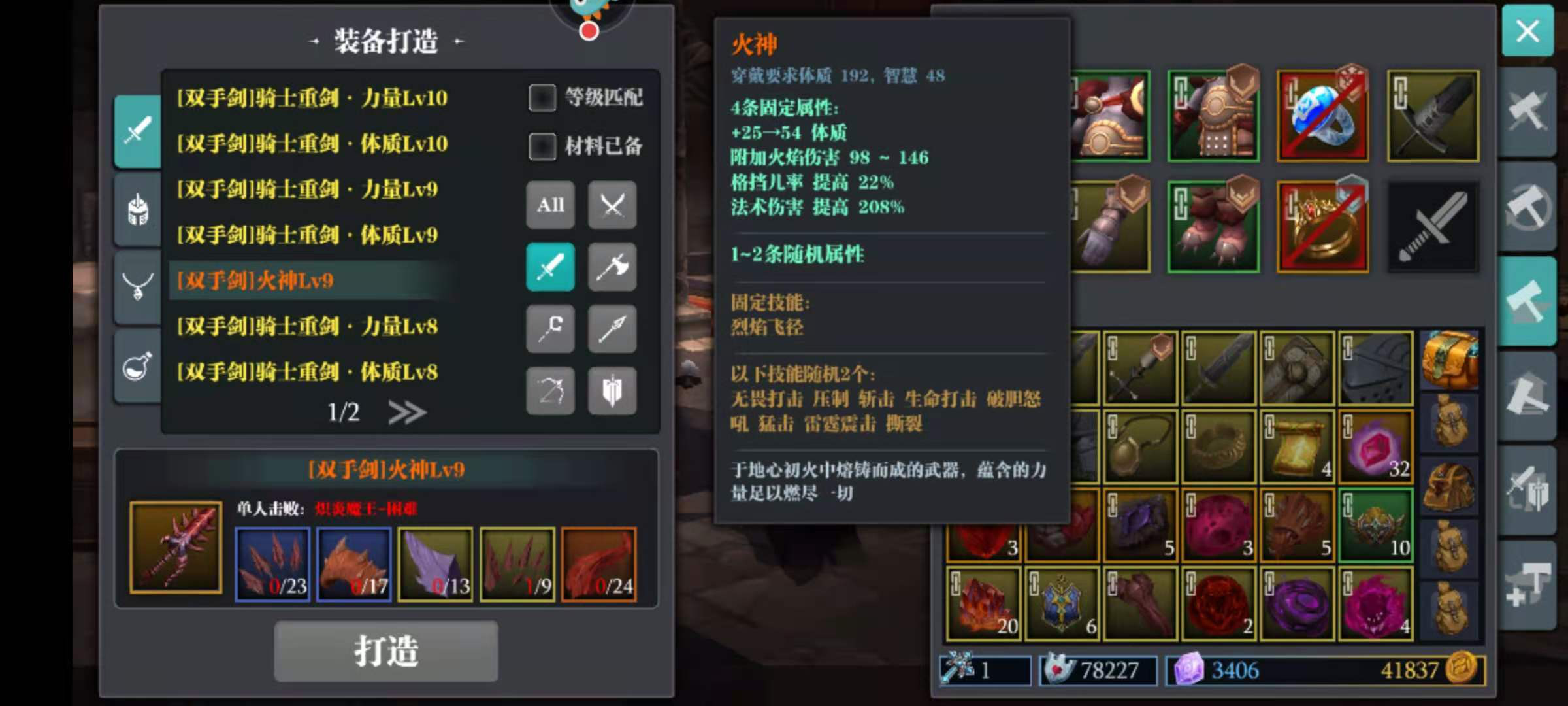Select the axe weapon filter icon

[x=612, y=267]
